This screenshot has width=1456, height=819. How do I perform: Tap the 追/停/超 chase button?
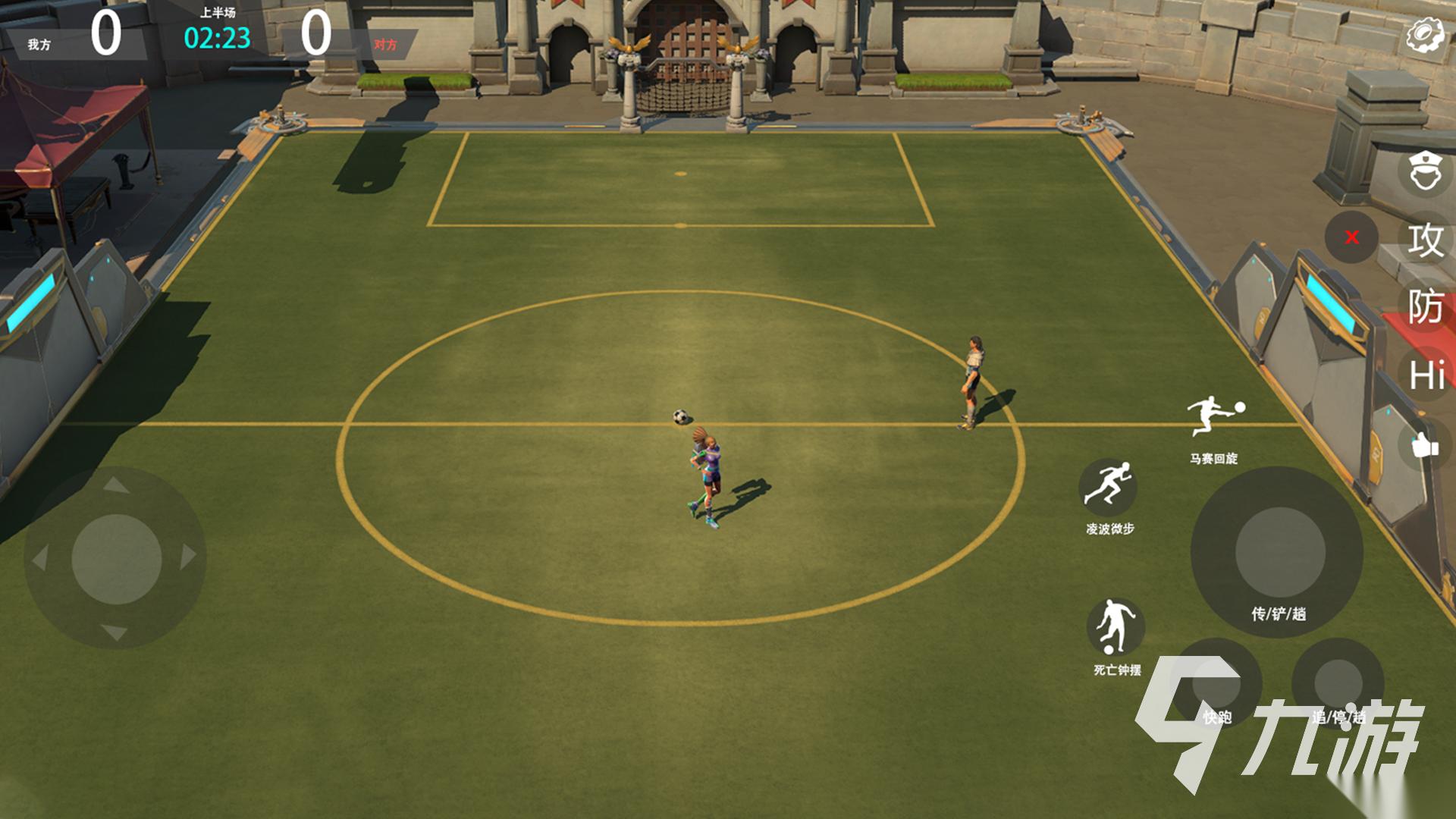[1338, 684]
